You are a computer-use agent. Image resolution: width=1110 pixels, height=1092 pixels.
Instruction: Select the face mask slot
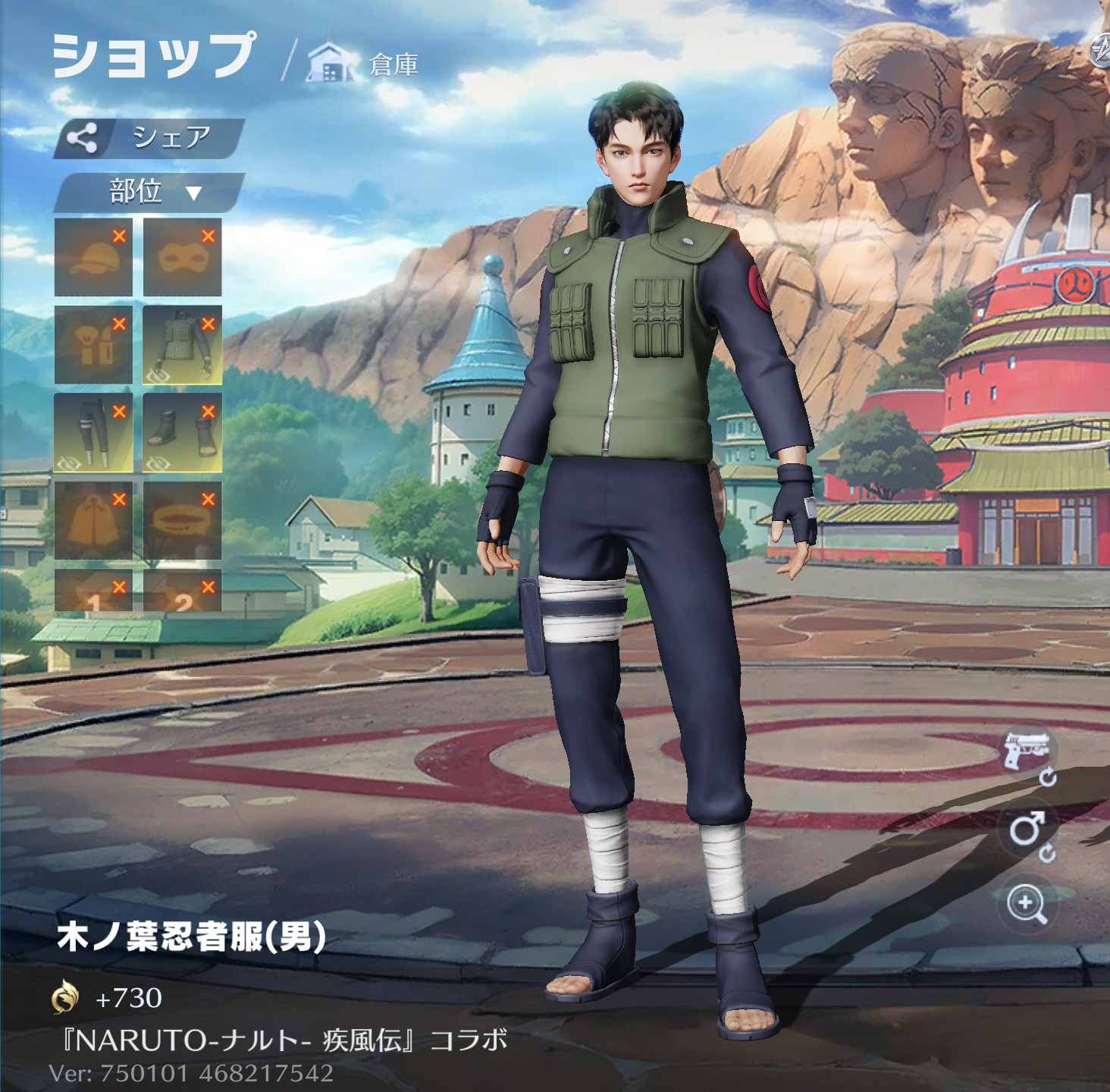click(182, 257)
